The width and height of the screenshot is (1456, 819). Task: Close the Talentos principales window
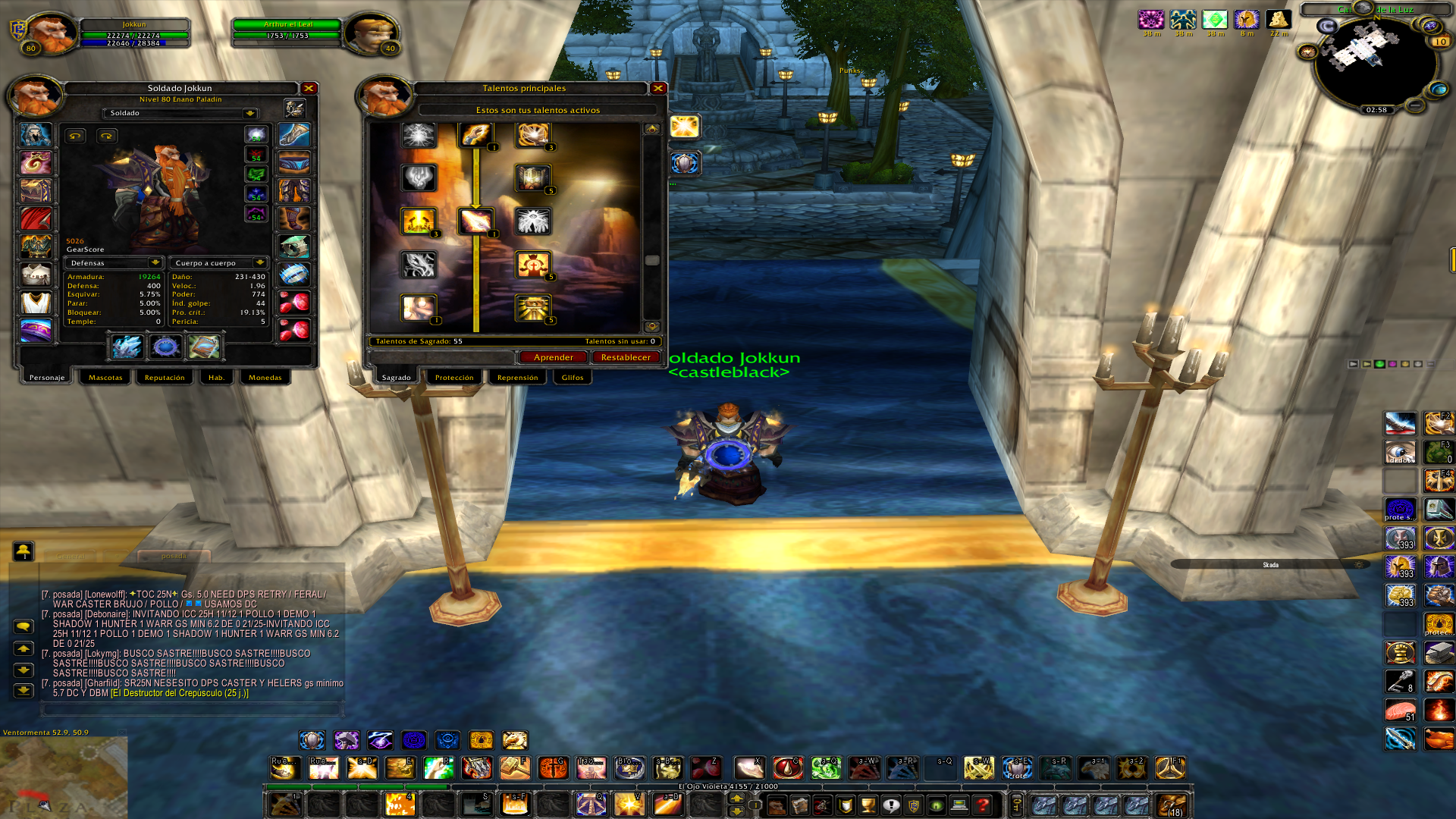pos(658,89)
